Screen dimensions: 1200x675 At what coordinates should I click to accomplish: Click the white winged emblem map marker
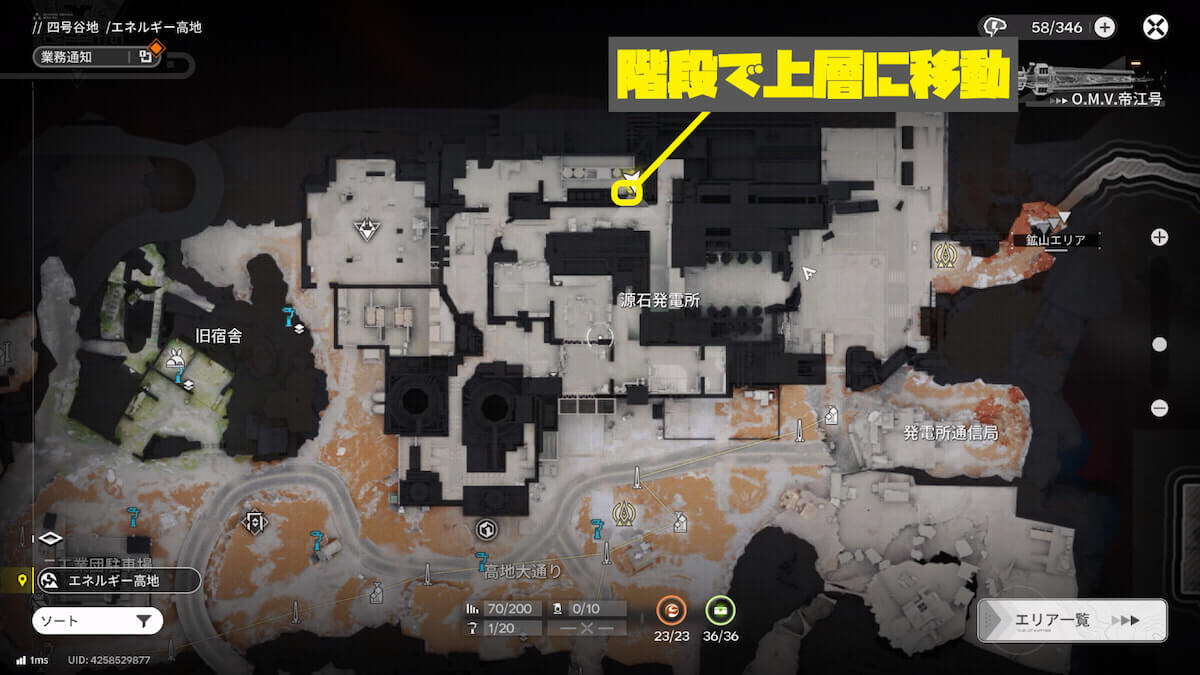coord(368,231)
